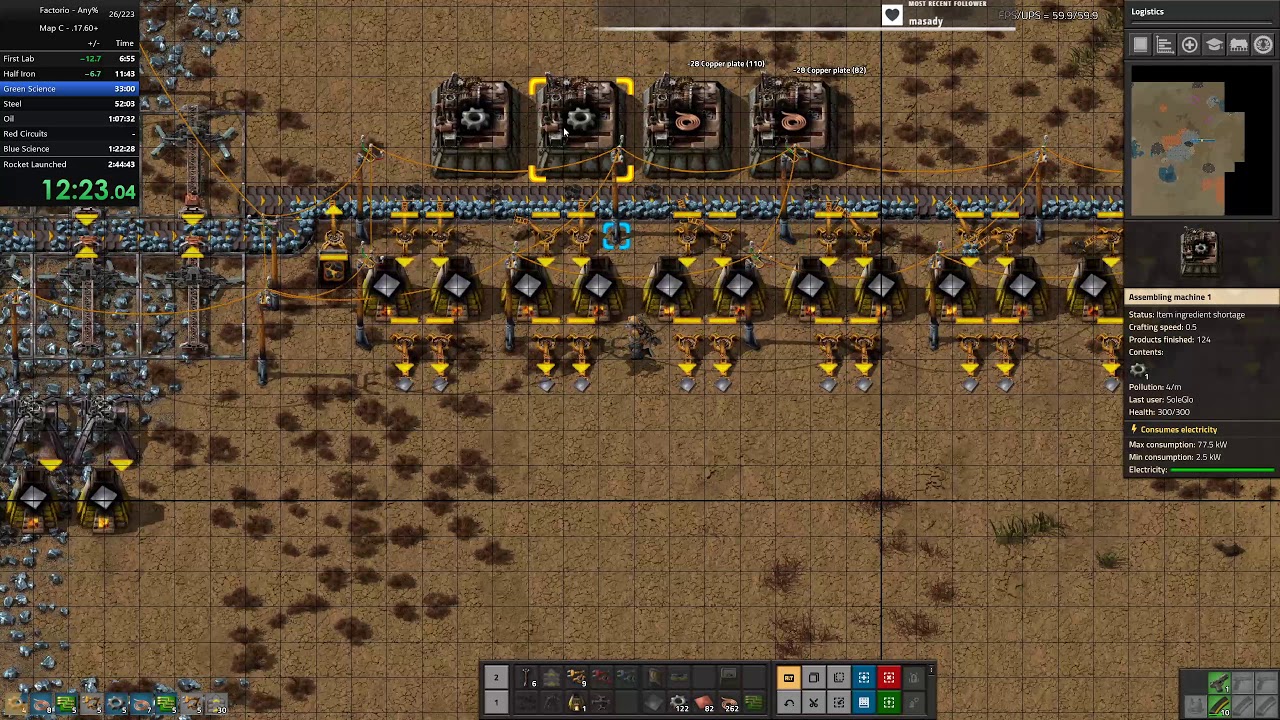Screen dimensions: 1280x720
Task: Select the yellow inserter slot with count 9
Action: click(577, 678)
